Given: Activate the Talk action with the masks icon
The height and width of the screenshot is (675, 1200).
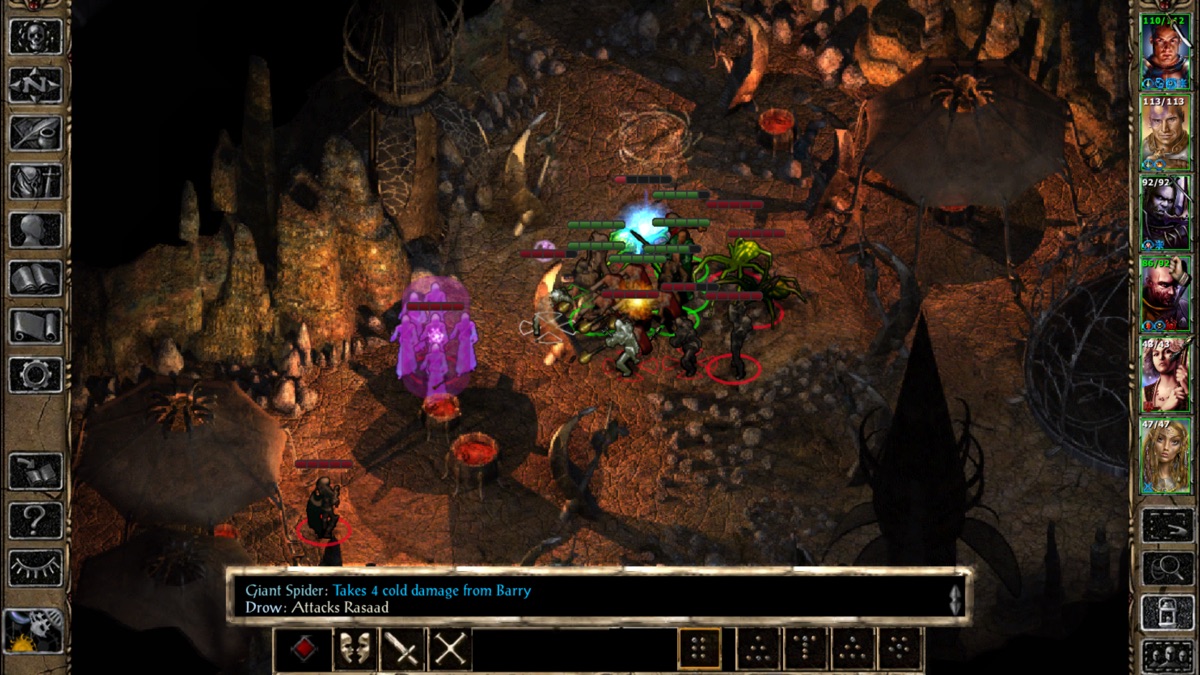Looking at the screenshot, I should (x=353, y=650).
